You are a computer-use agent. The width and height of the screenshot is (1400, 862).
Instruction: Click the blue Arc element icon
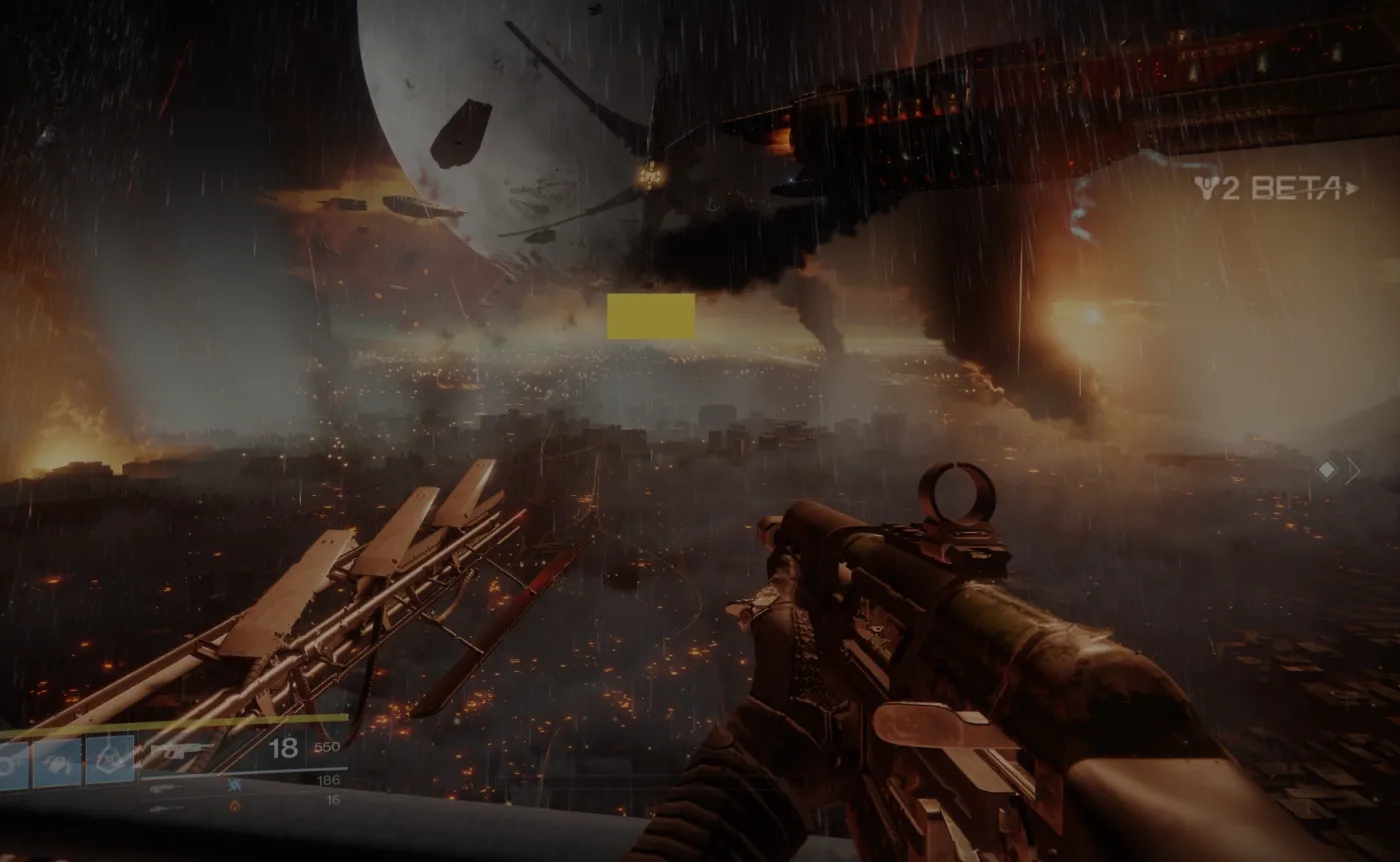[234, 786]
